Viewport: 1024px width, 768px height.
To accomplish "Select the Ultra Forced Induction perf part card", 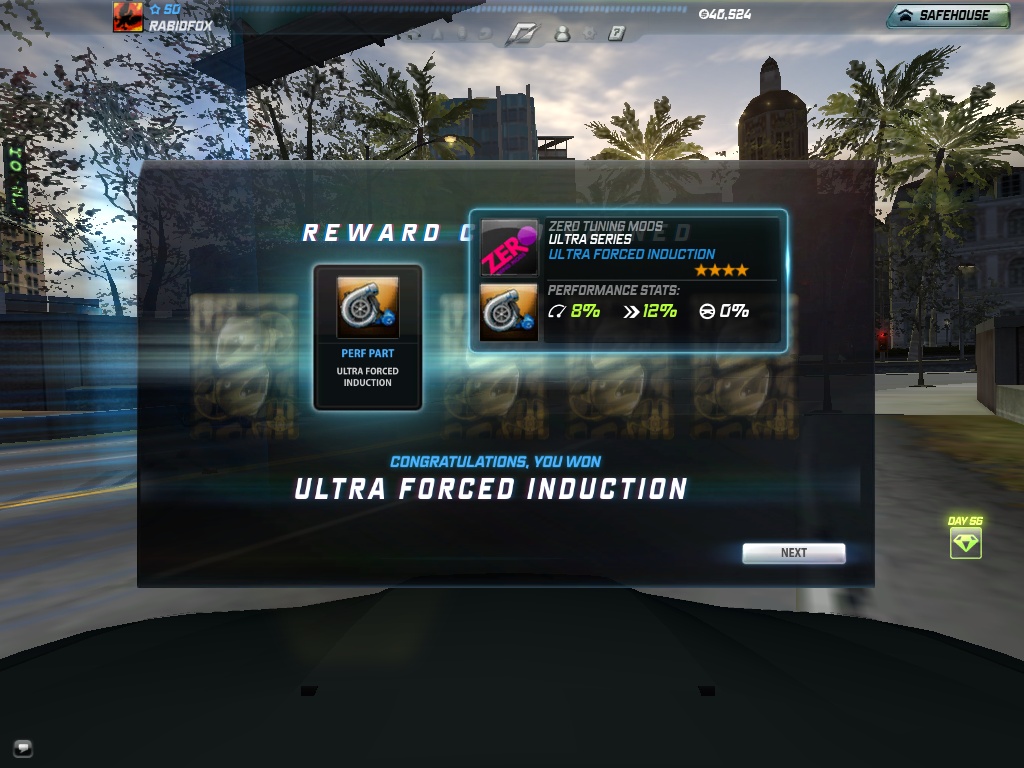I will pyautogui.click(x=367, y=336).
